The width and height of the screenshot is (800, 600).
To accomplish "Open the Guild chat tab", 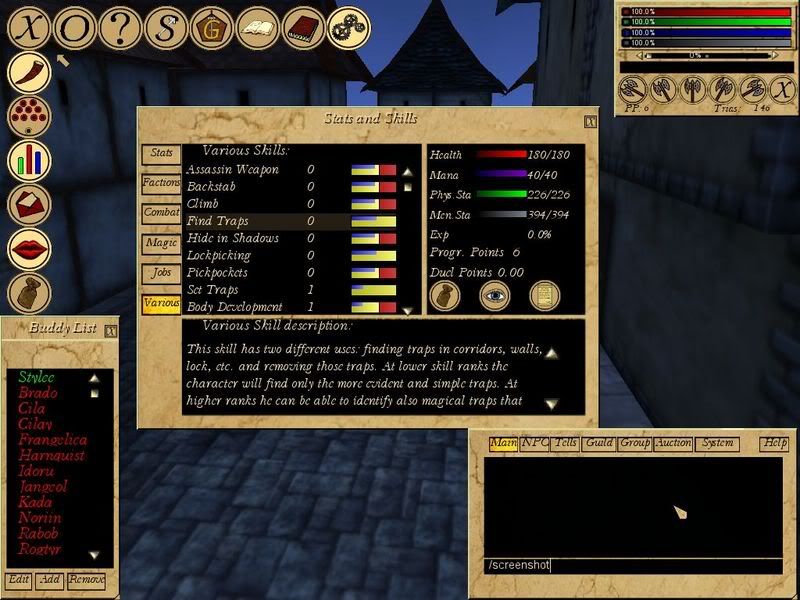I will [x=600, y=443].
